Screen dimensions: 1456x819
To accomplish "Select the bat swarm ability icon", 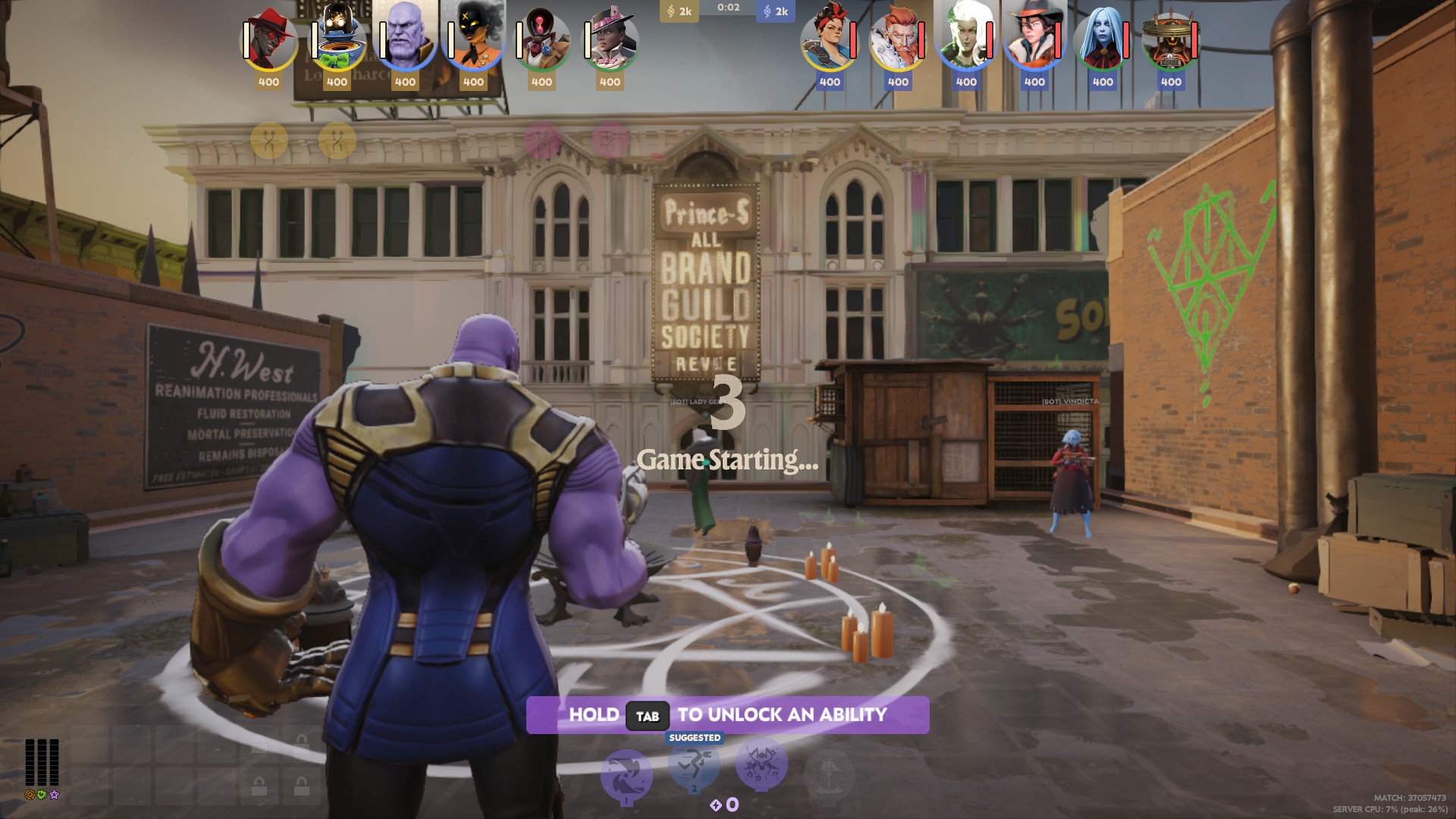I will [x=761, y=765].
